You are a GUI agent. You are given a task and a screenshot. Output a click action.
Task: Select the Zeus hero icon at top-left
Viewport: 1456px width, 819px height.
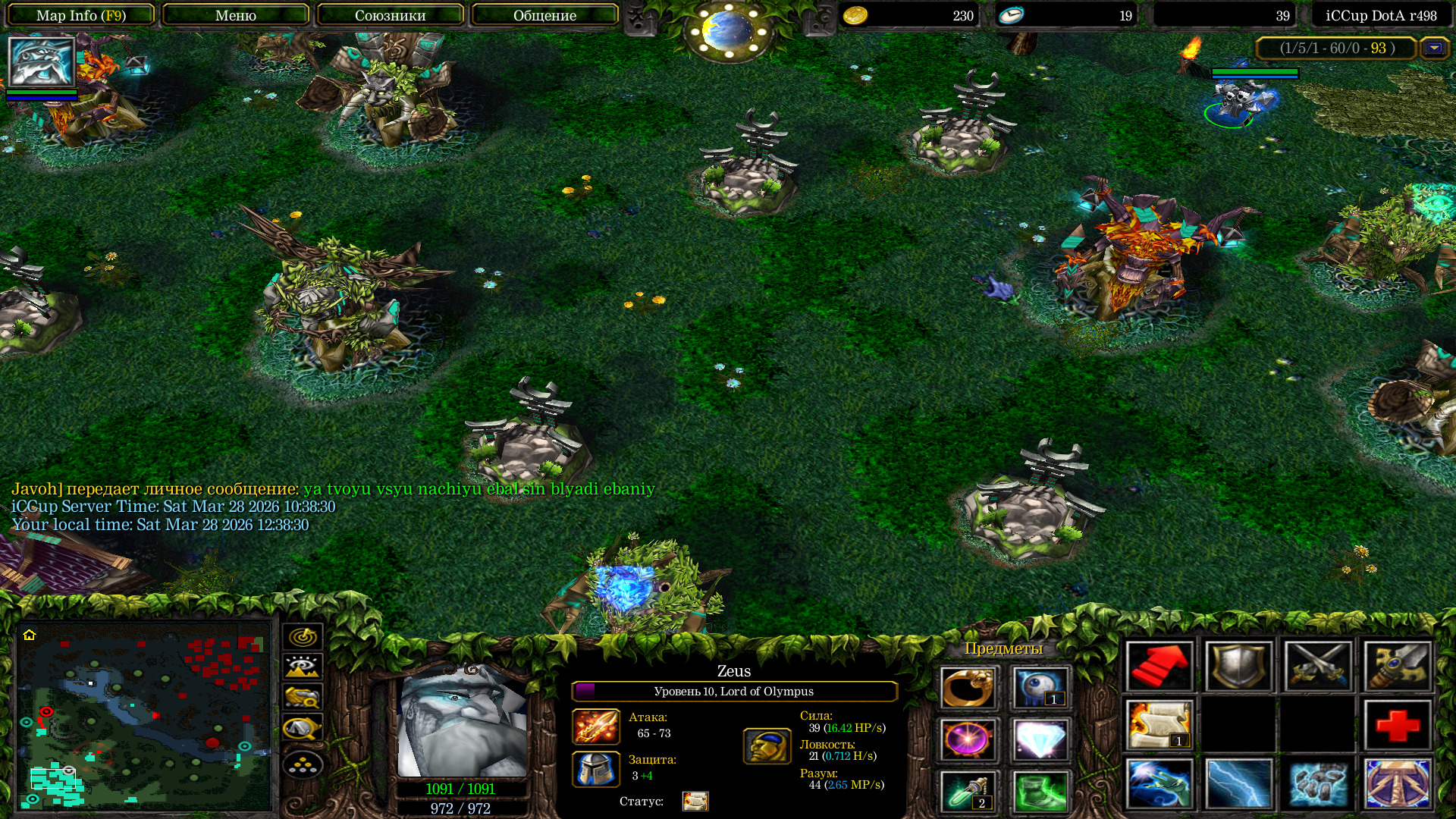(41, 62)
